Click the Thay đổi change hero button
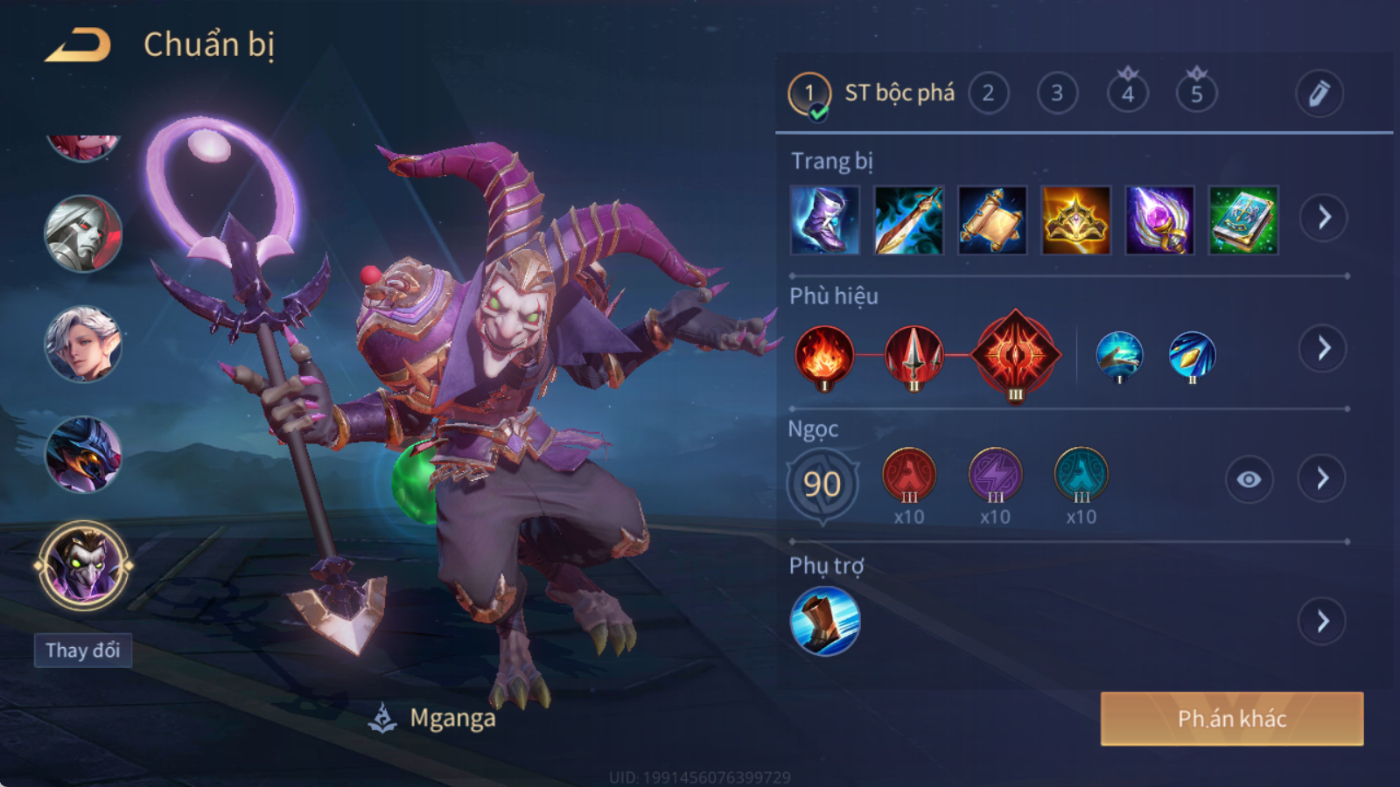Viewport: 1400px width, 787px height. pos(83,650)
